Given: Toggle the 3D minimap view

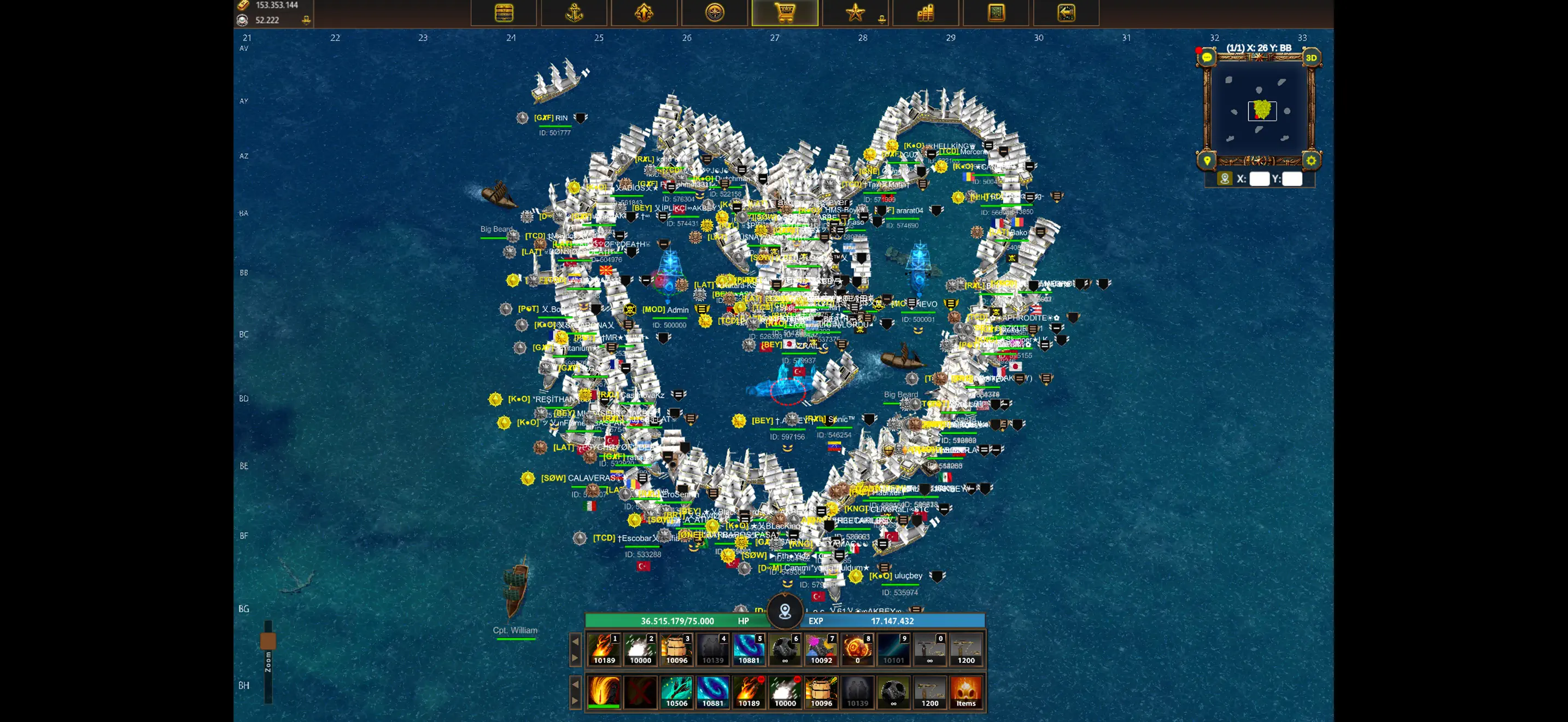Looking at the screenshot, I should (x=1310, y=57).
